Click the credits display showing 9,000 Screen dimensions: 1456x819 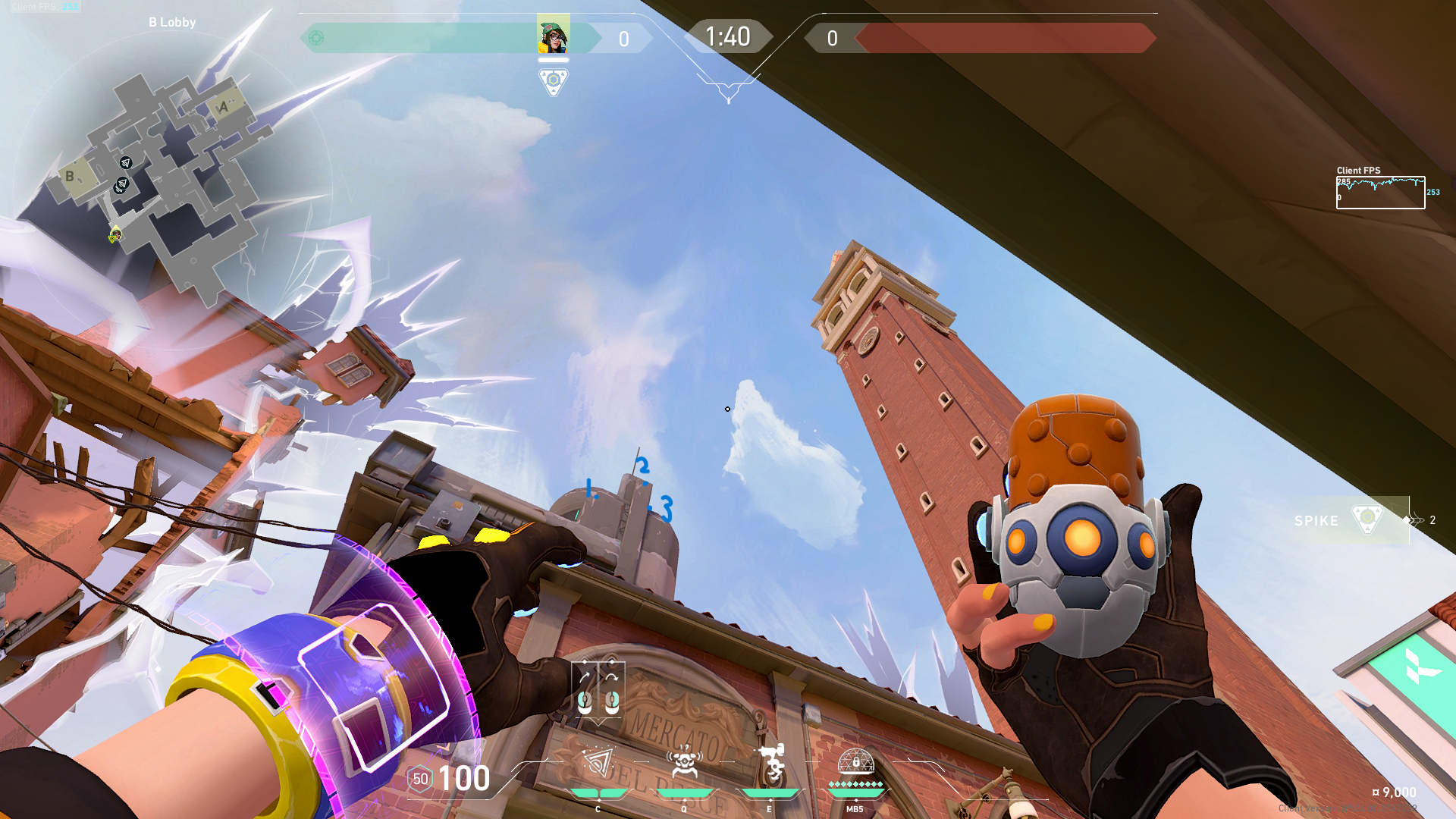1393,791
